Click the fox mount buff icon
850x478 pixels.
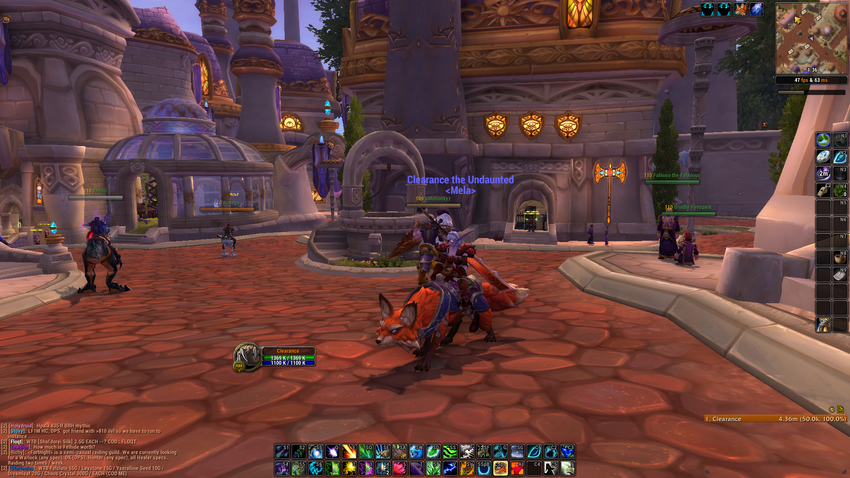(741, 9)
